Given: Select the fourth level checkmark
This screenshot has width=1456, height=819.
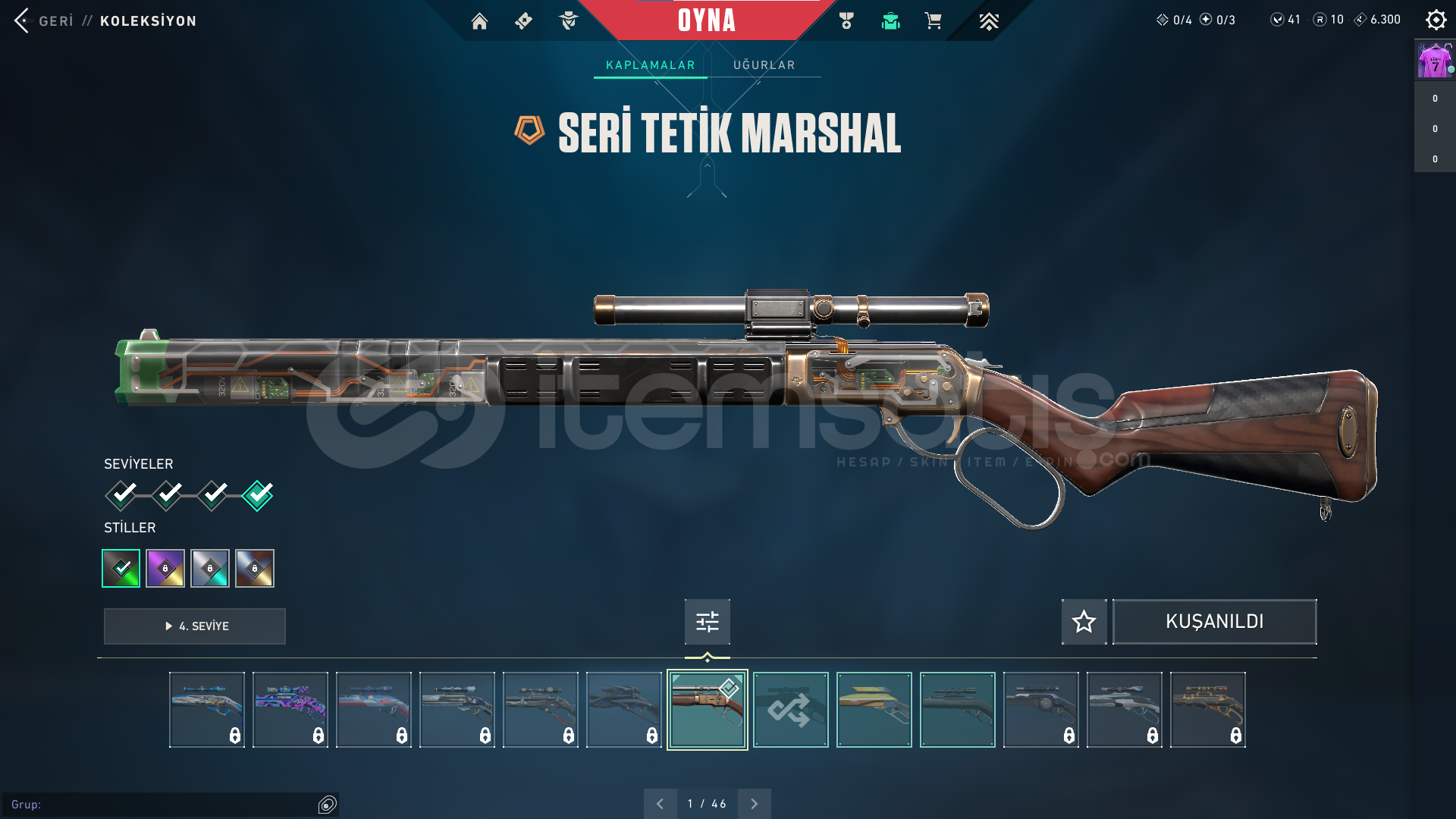Looking at the screenshot, I should pos(258,495).
